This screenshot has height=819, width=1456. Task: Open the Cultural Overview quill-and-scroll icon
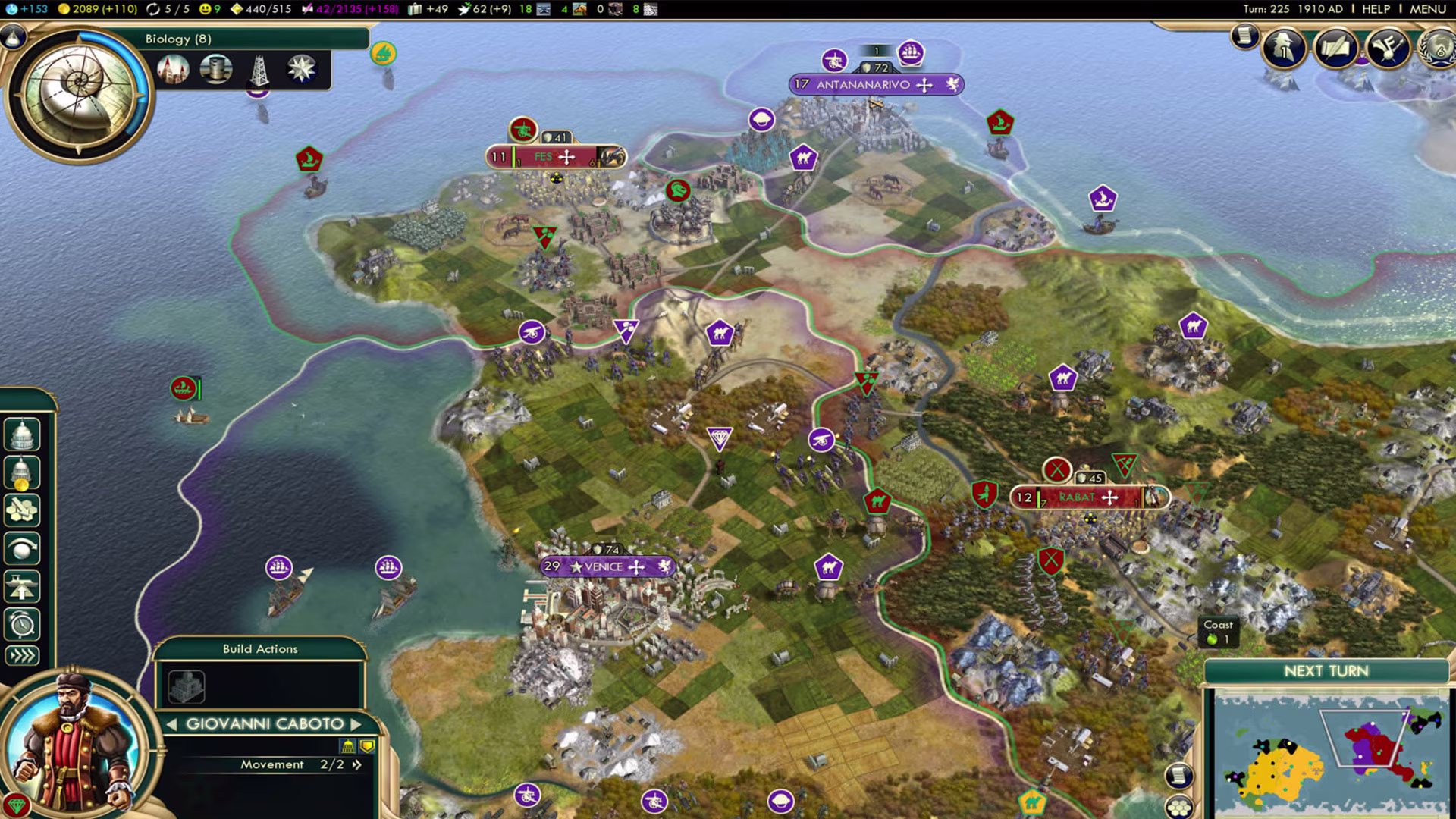(x=1336, y=45)
